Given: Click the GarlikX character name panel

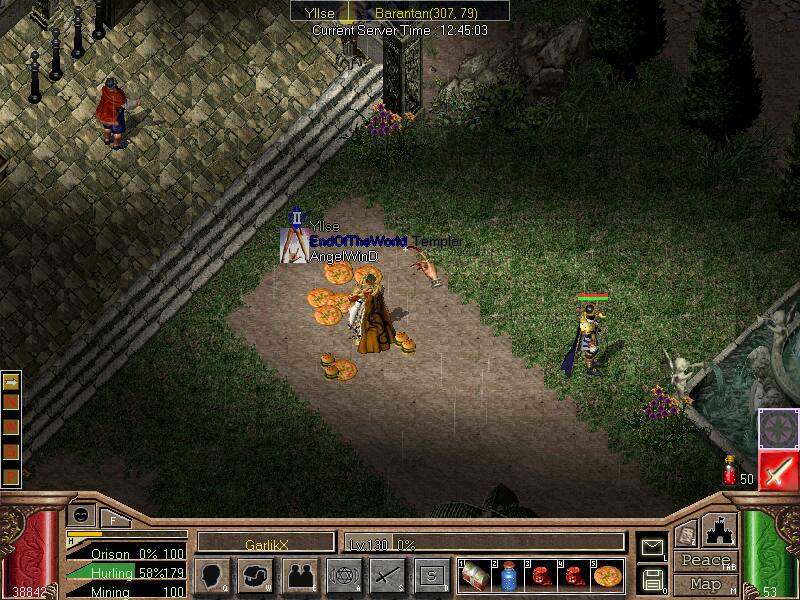Looking at the screenshot, I should click(x=265, y=543).
